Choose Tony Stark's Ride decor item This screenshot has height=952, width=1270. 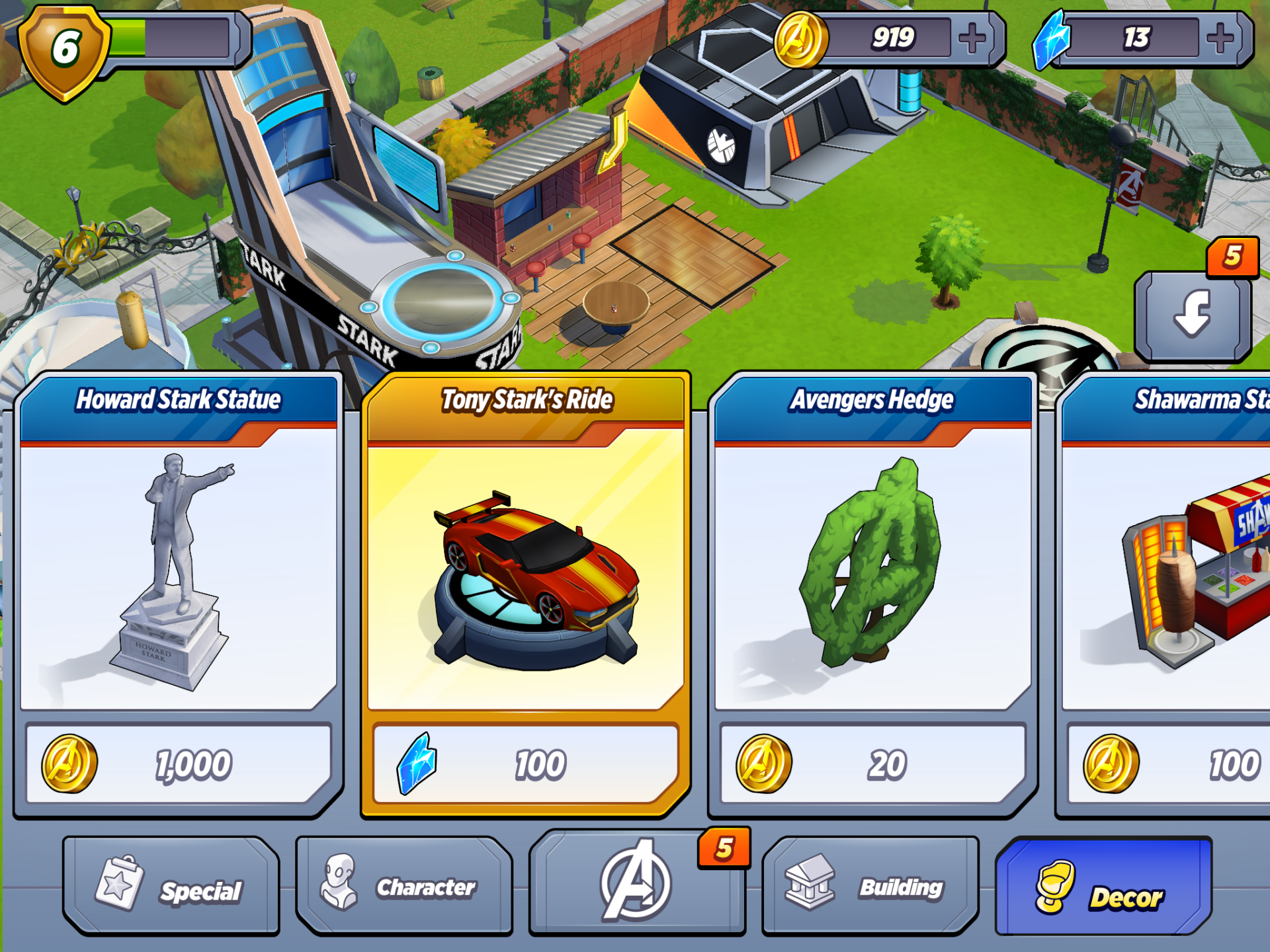(526, 569)
